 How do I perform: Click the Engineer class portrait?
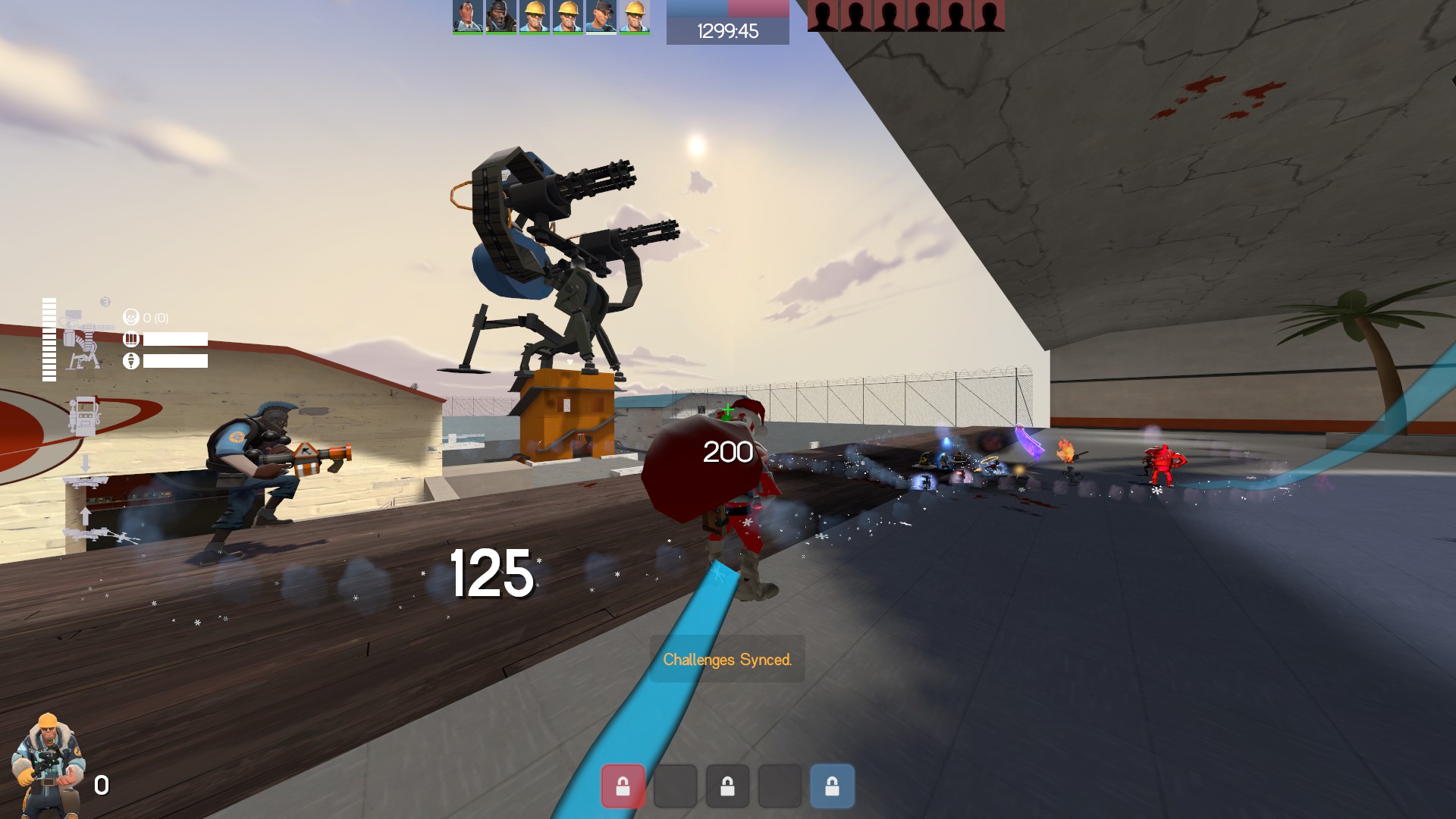pos(49,764)
